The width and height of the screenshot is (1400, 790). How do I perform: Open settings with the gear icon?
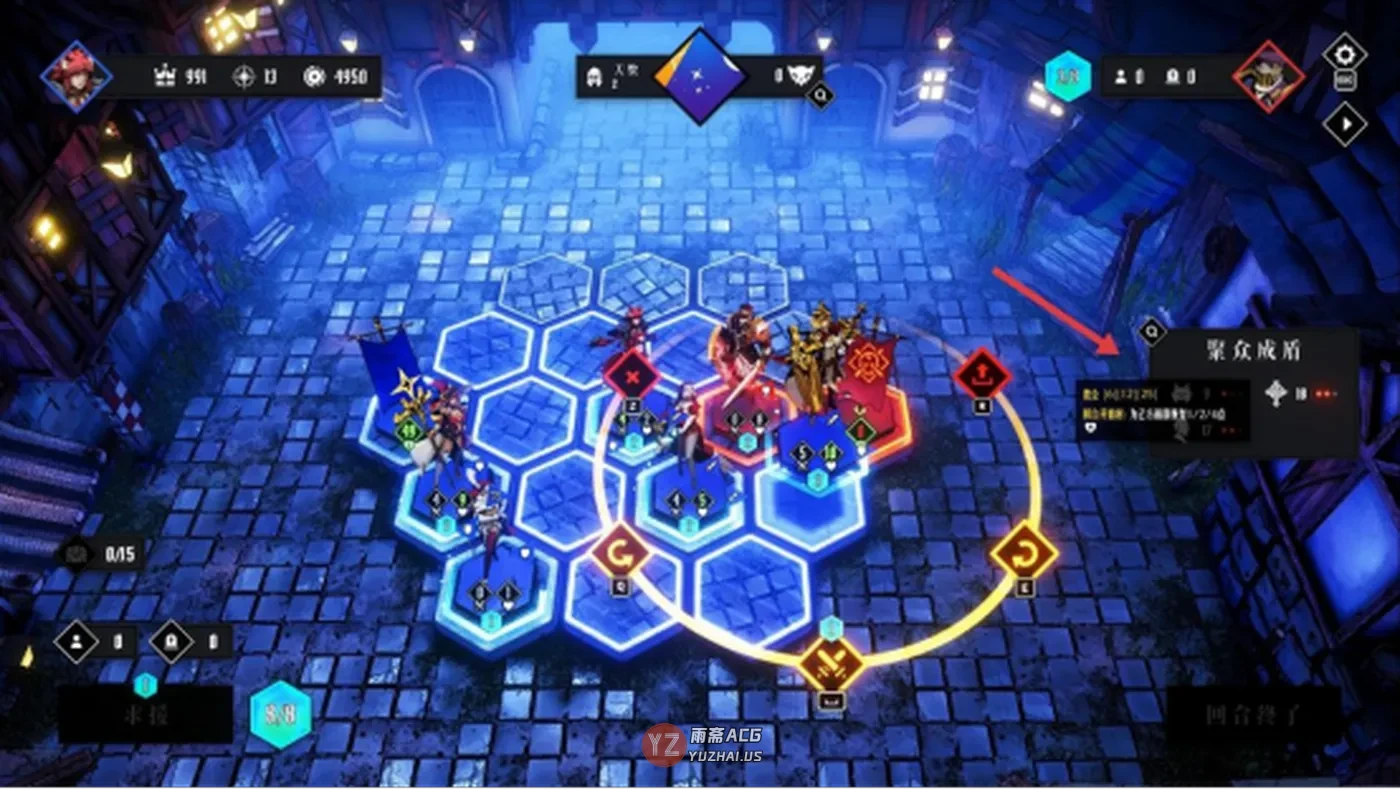[1345, 52]
